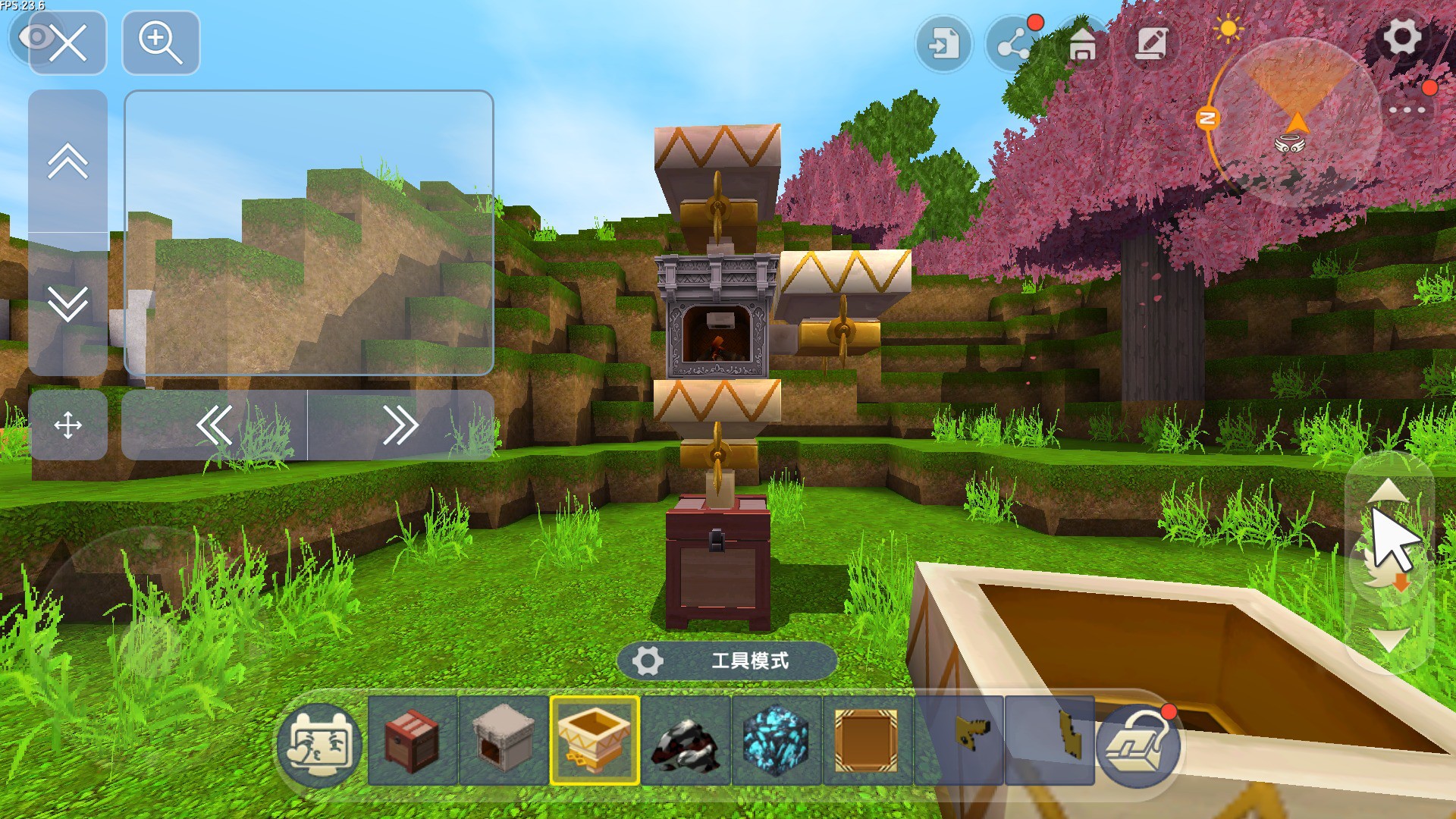Open the three dots more menu
Image resolution: width=1456 pixels, height=819 pixels.
tap(1407, 110)
